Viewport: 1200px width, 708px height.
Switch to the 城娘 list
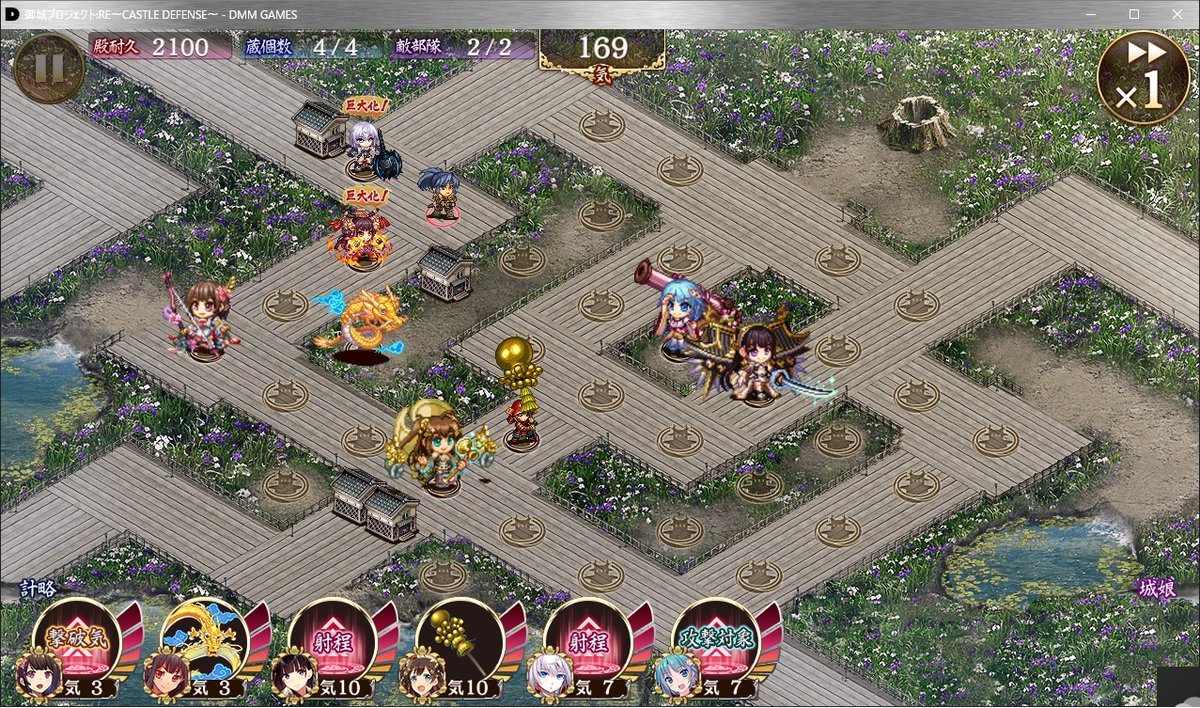1156,590
